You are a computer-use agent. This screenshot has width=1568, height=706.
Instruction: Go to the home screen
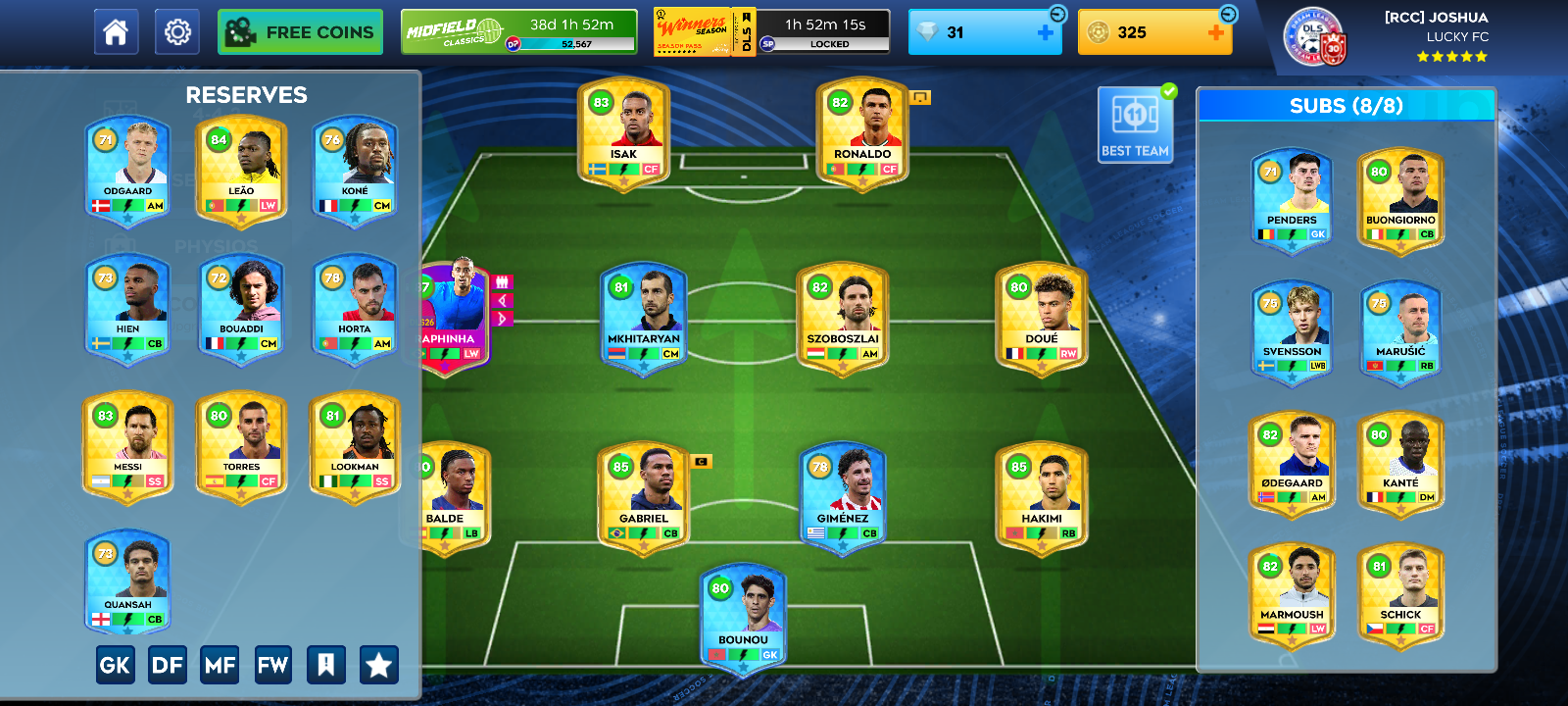coord(116,32)
